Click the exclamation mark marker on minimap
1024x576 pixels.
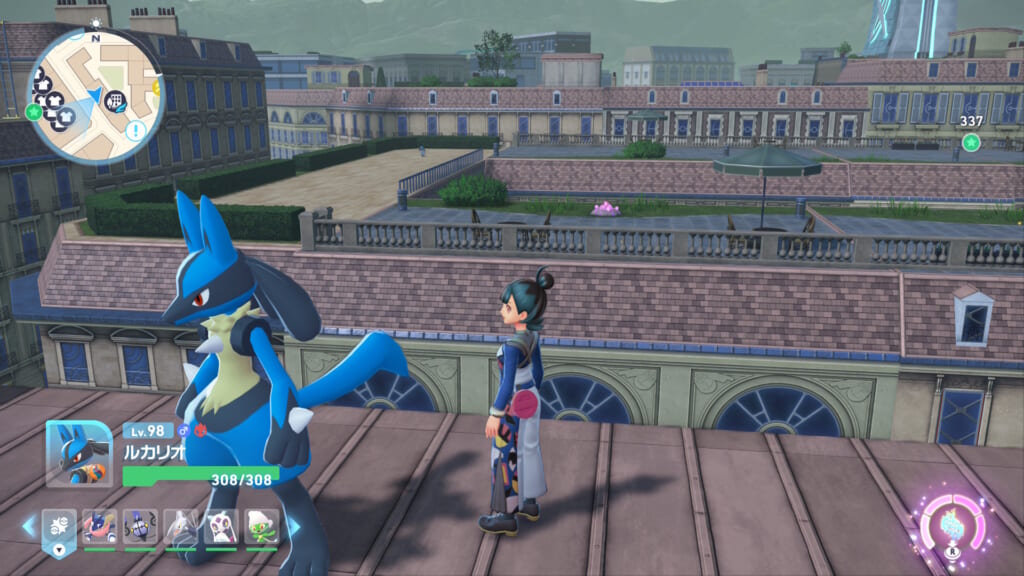tap(136, 130)
